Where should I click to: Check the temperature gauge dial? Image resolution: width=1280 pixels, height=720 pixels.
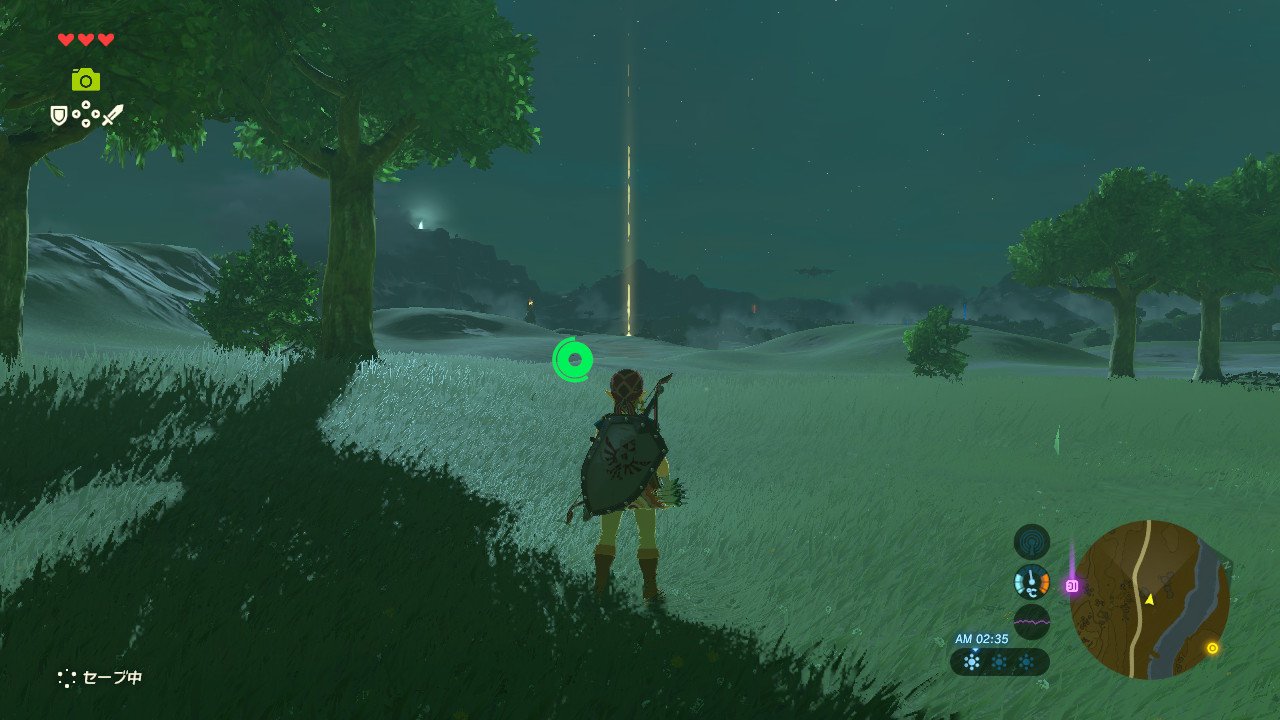click(x=1032, y=582)
